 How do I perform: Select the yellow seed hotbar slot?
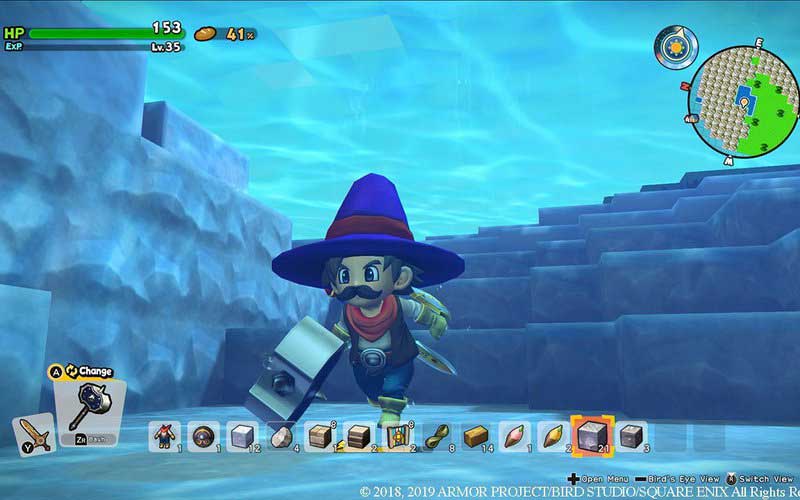coord(553,435)
